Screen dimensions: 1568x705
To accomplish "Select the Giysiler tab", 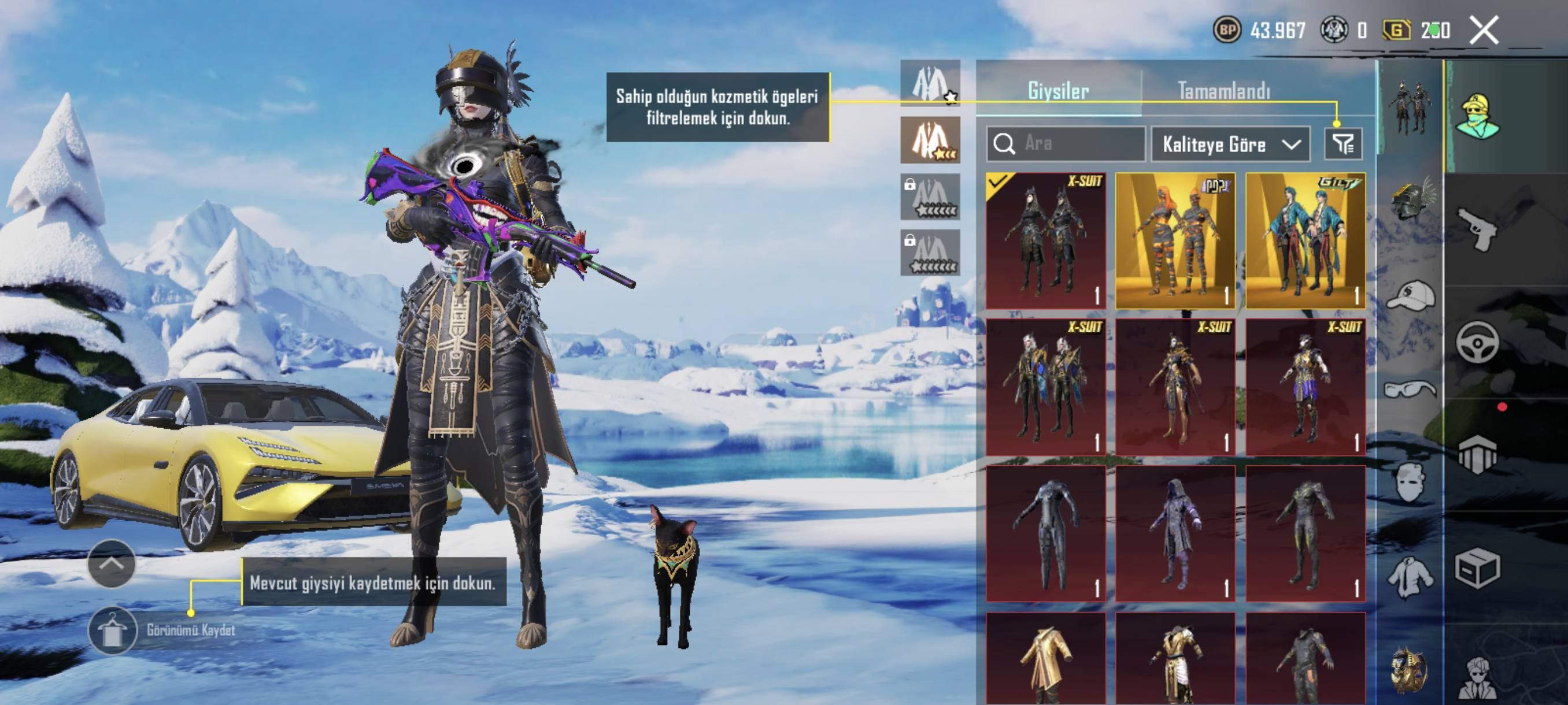I will pos(1058,91).
